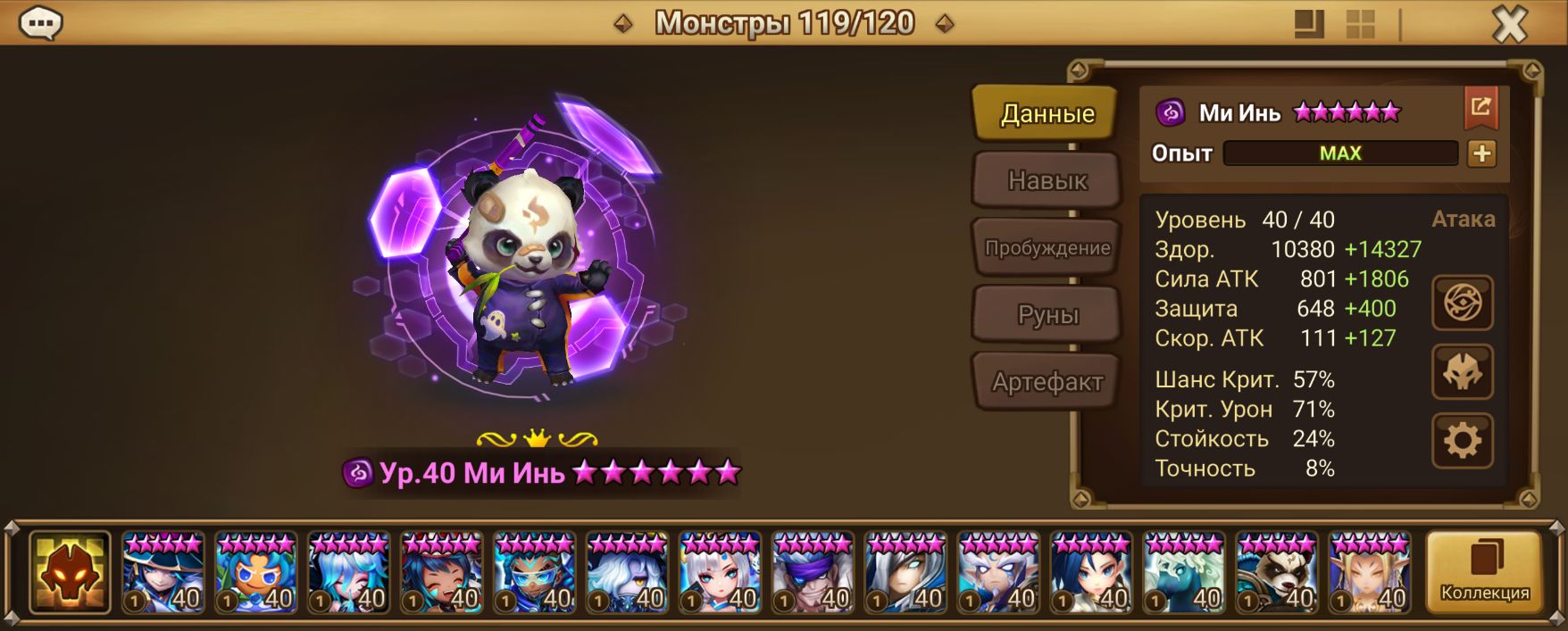Switch to the Пробуждение tab

click(1047, 247)
